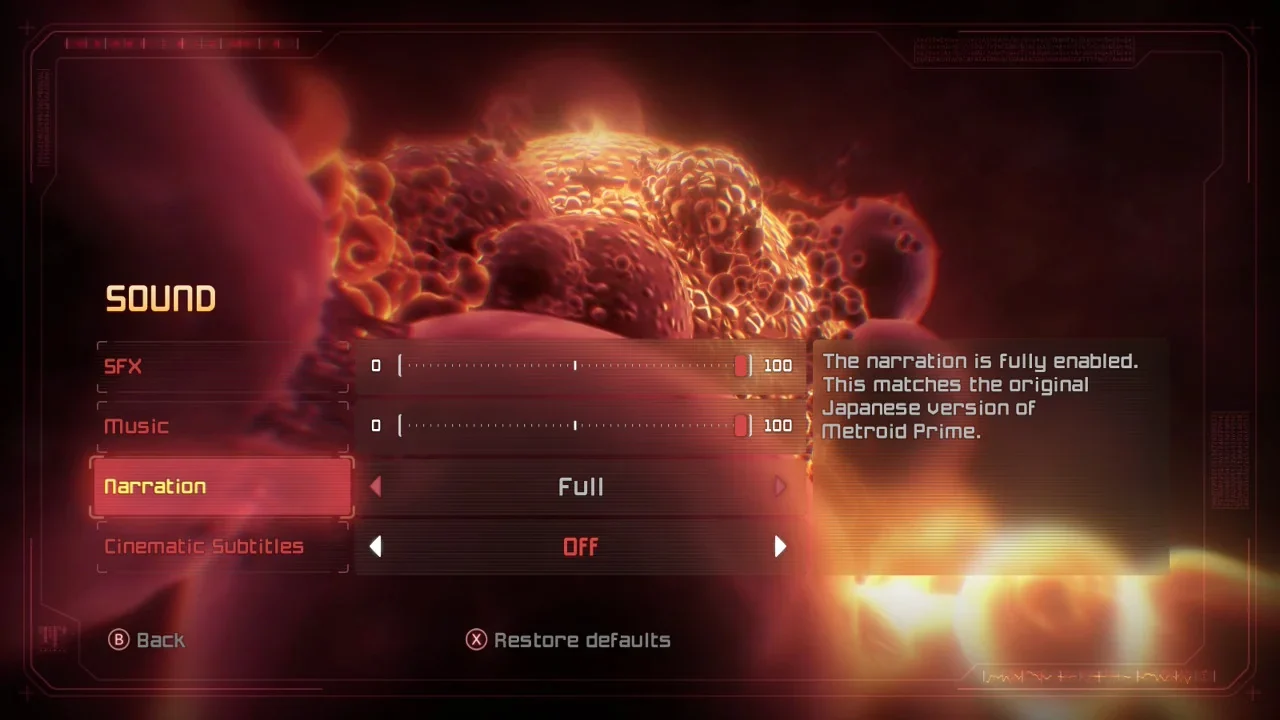The height and width of the screenshot is (720, 1280).
Task: Click the right arrow beside Narration Full
Action: click(780, 487)
